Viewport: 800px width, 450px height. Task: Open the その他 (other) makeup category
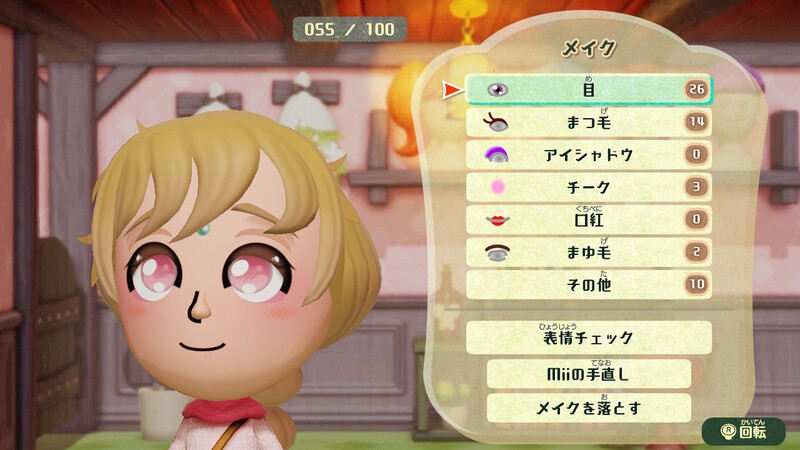click(x=589, y=285)
